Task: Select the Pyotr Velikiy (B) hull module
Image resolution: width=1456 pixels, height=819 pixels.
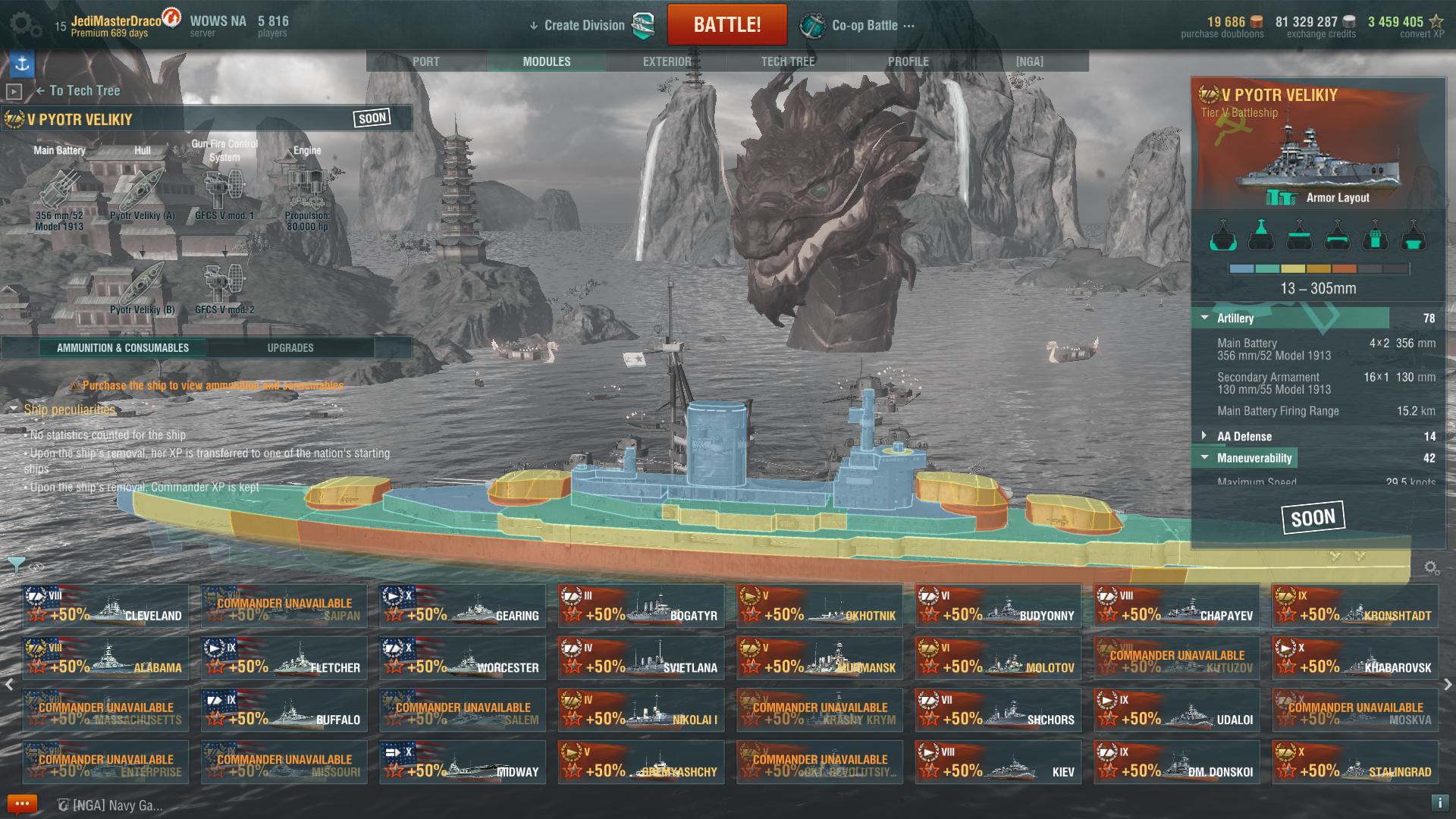Action: pyautogui.click(x=142, y=288)
